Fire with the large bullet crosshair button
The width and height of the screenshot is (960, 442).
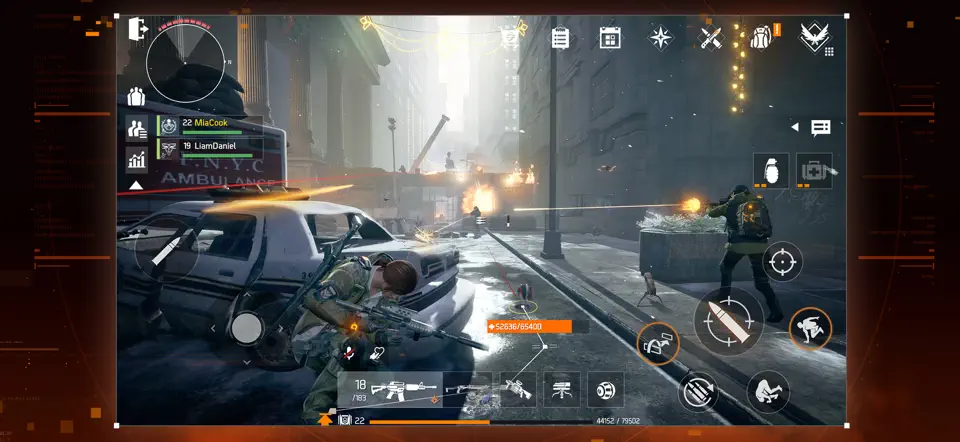tap(729, 322)
